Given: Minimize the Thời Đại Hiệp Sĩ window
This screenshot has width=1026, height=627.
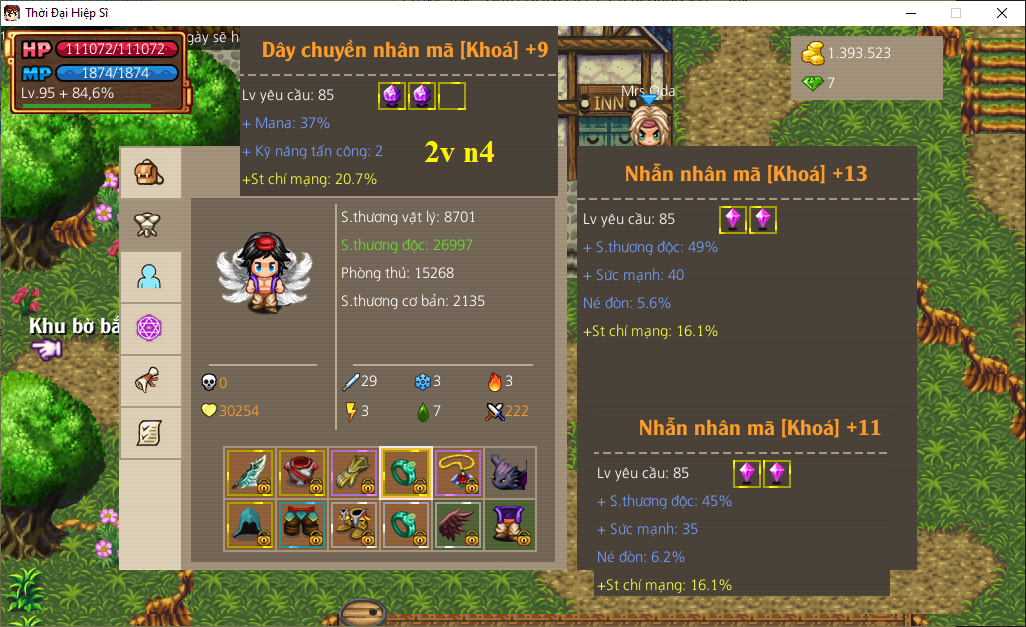Looking at the screenshot, I should (x=911, y=13).
